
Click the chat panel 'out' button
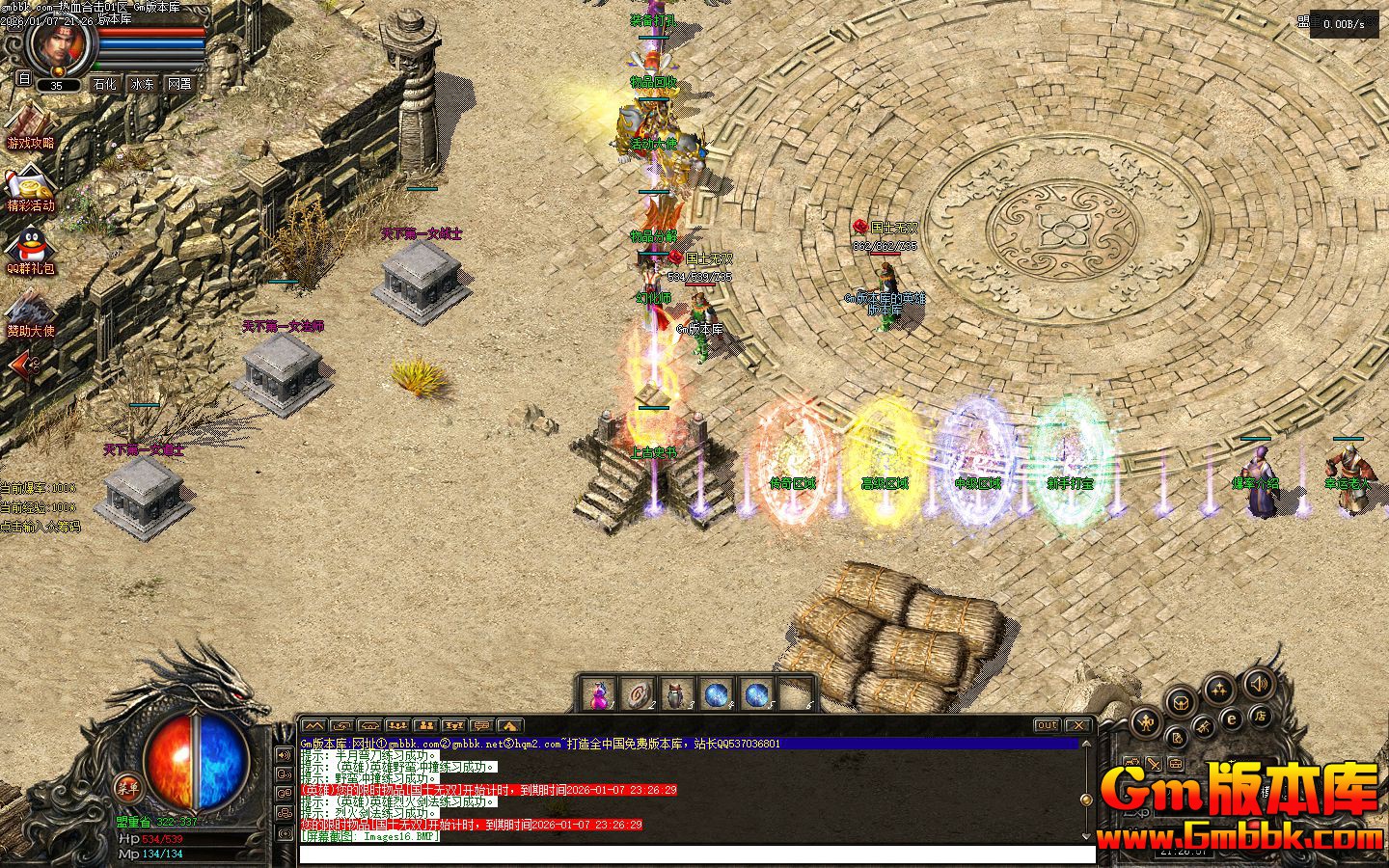click(x=1047, y=725)
